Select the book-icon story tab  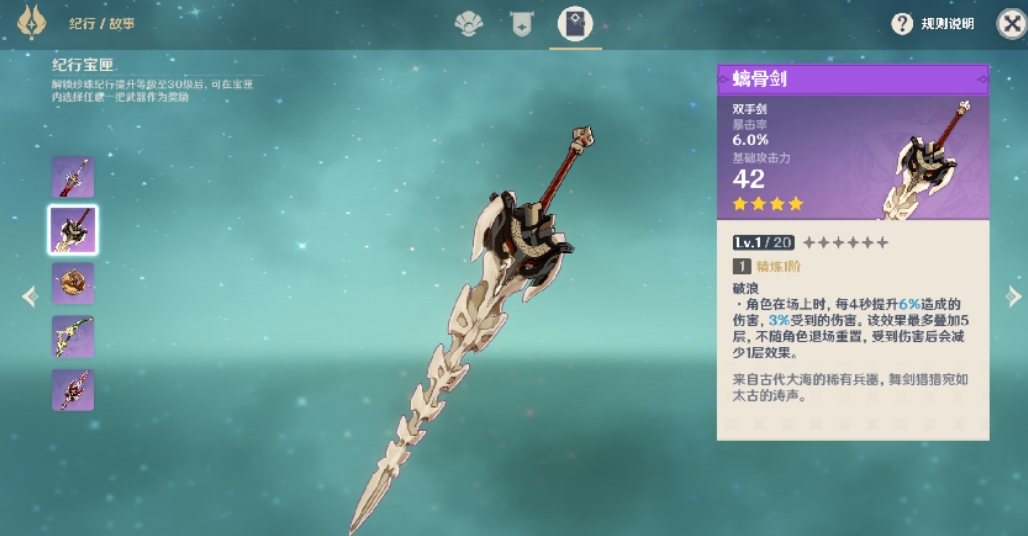575,24
